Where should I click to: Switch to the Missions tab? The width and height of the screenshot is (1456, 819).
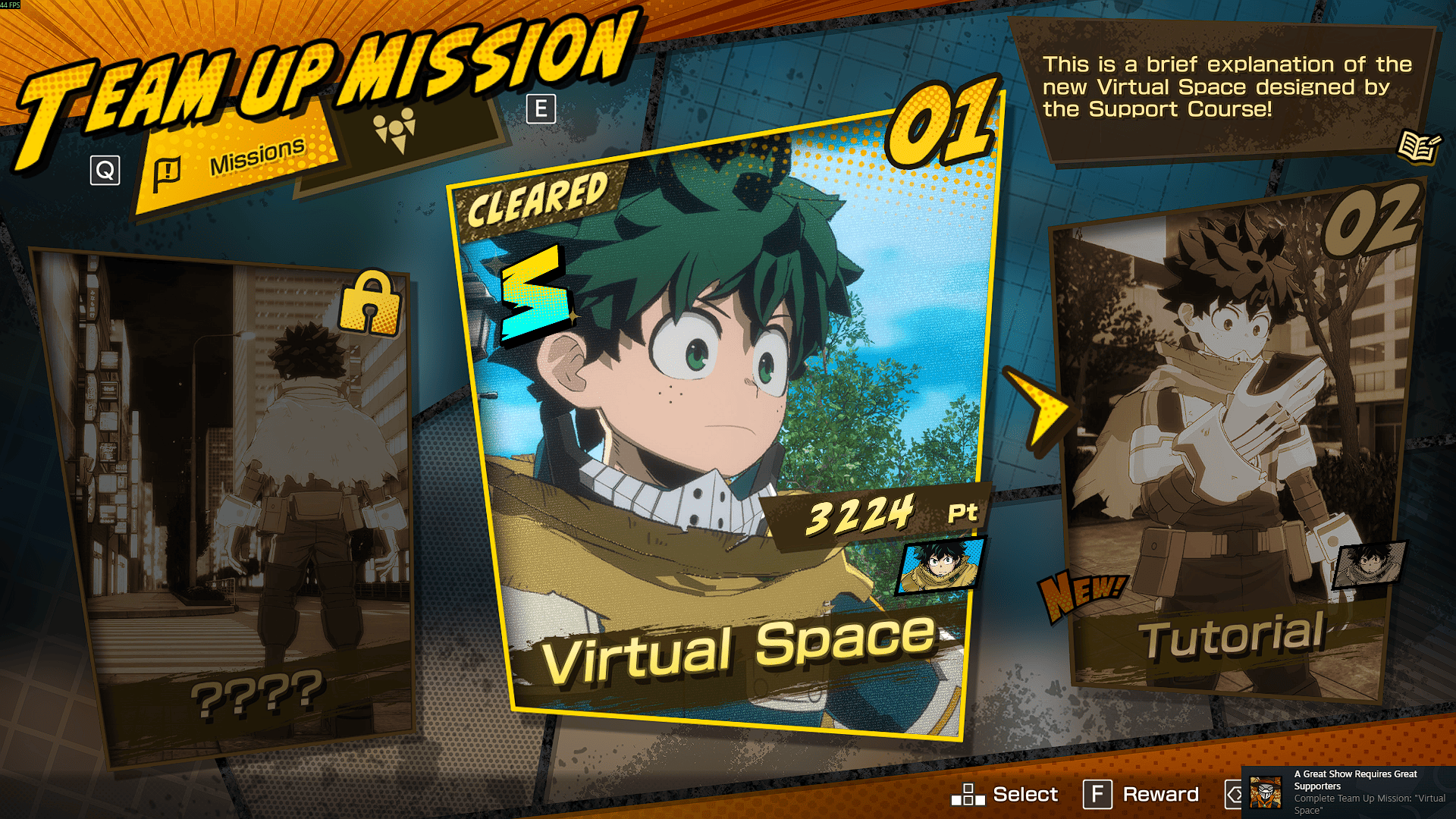coord(235,161)
